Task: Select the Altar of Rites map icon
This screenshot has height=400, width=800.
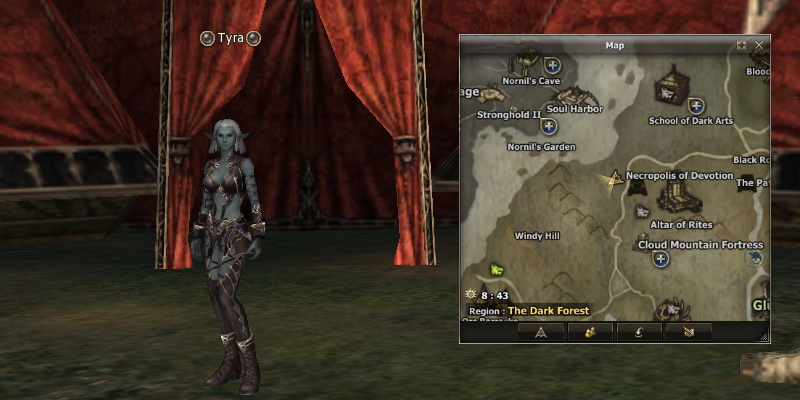Action: (x=642, y=211)
